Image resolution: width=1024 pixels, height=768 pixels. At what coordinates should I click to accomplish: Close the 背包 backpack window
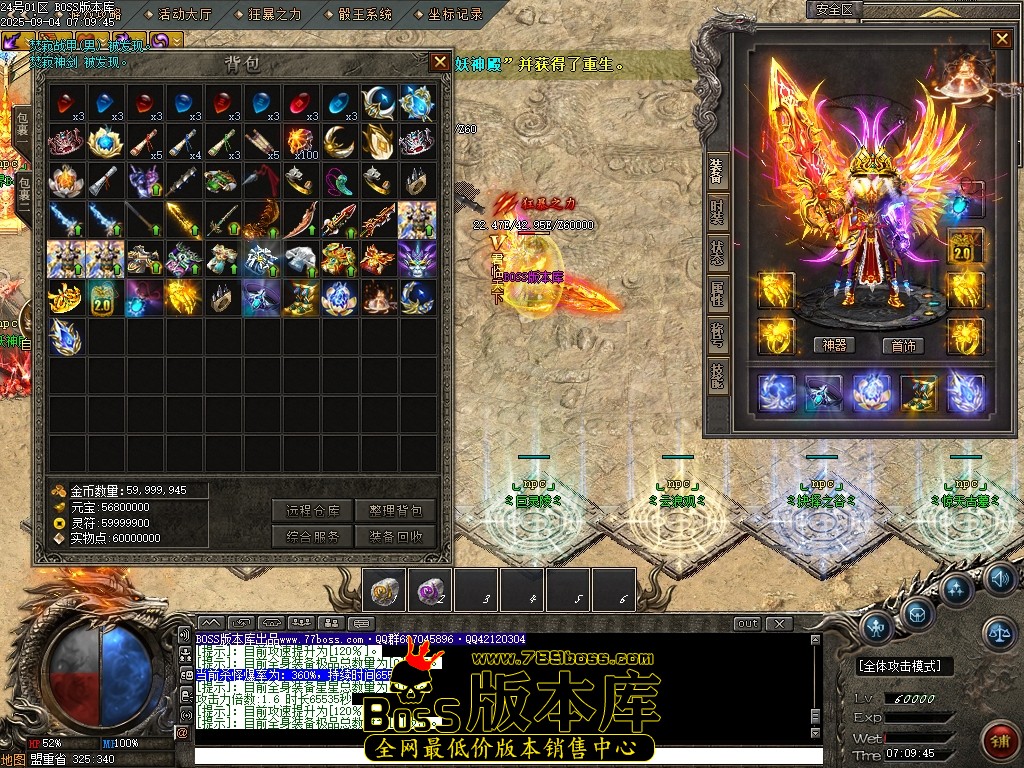pos(440,62)
